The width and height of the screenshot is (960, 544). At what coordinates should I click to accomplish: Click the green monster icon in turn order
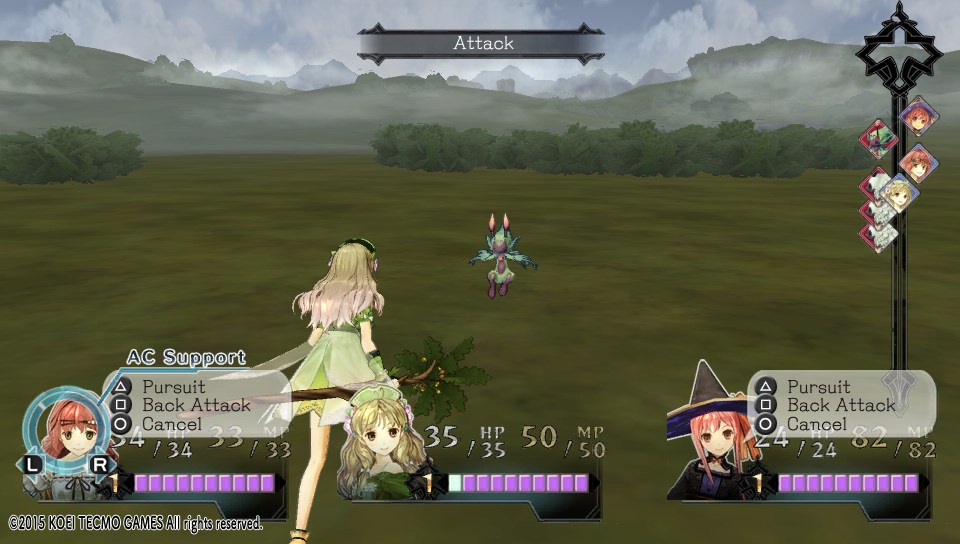[879, 138]
